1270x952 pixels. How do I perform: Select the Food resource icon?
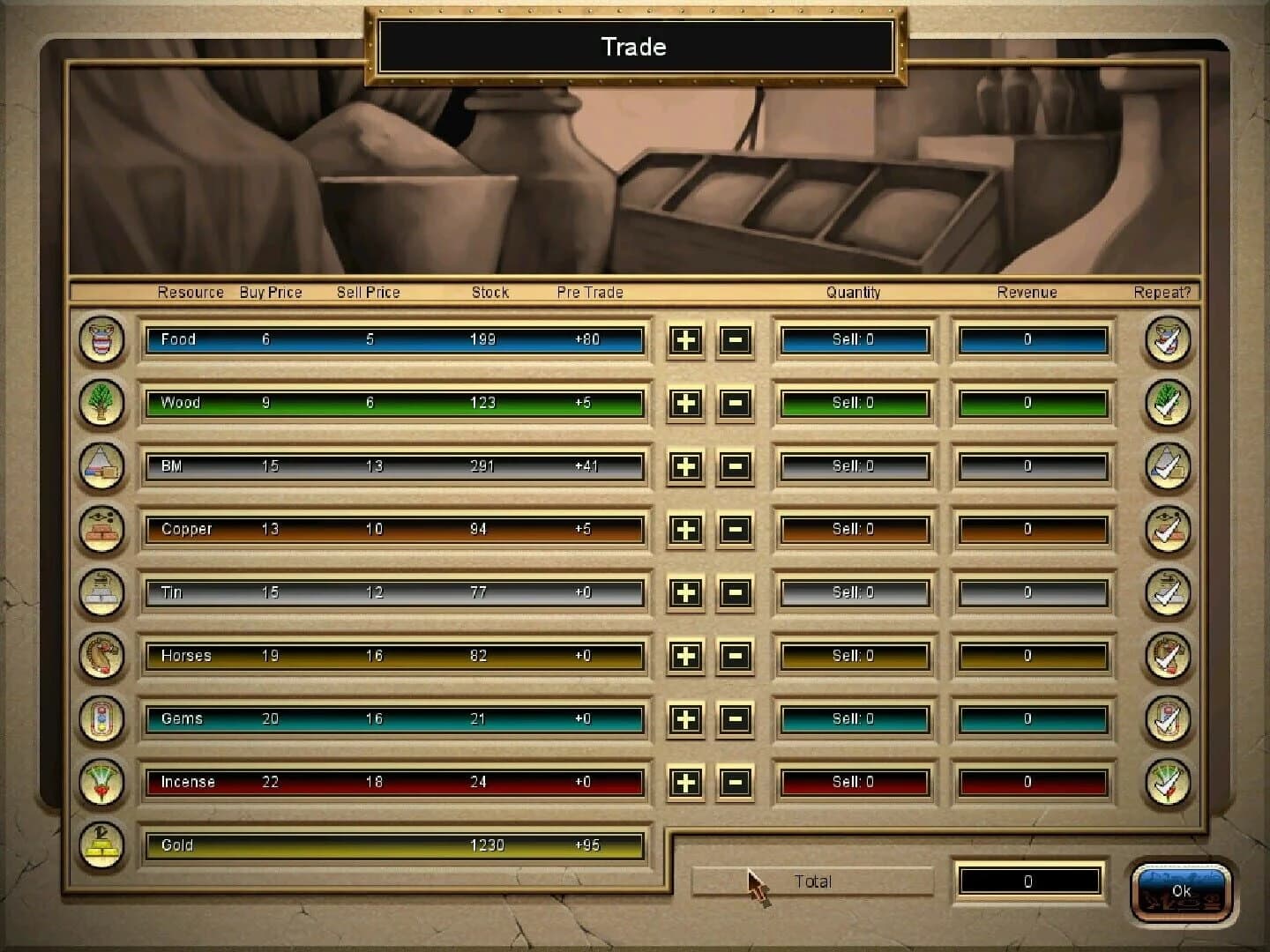pyautogui.click(x=100, y=340)
